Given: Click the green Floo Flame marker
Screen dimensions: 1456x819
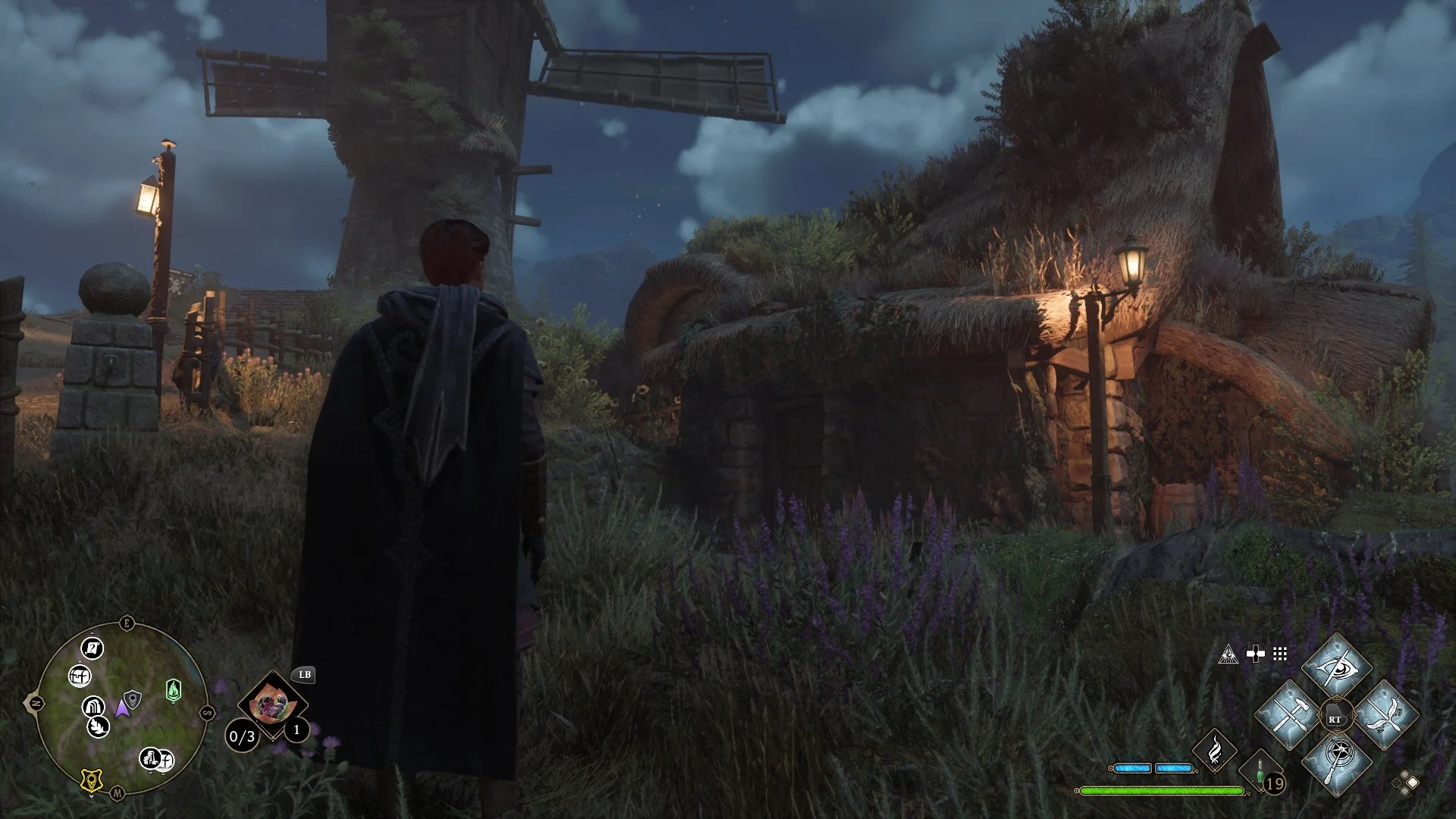Looking at the screenshot, I should tap(174, 691).
